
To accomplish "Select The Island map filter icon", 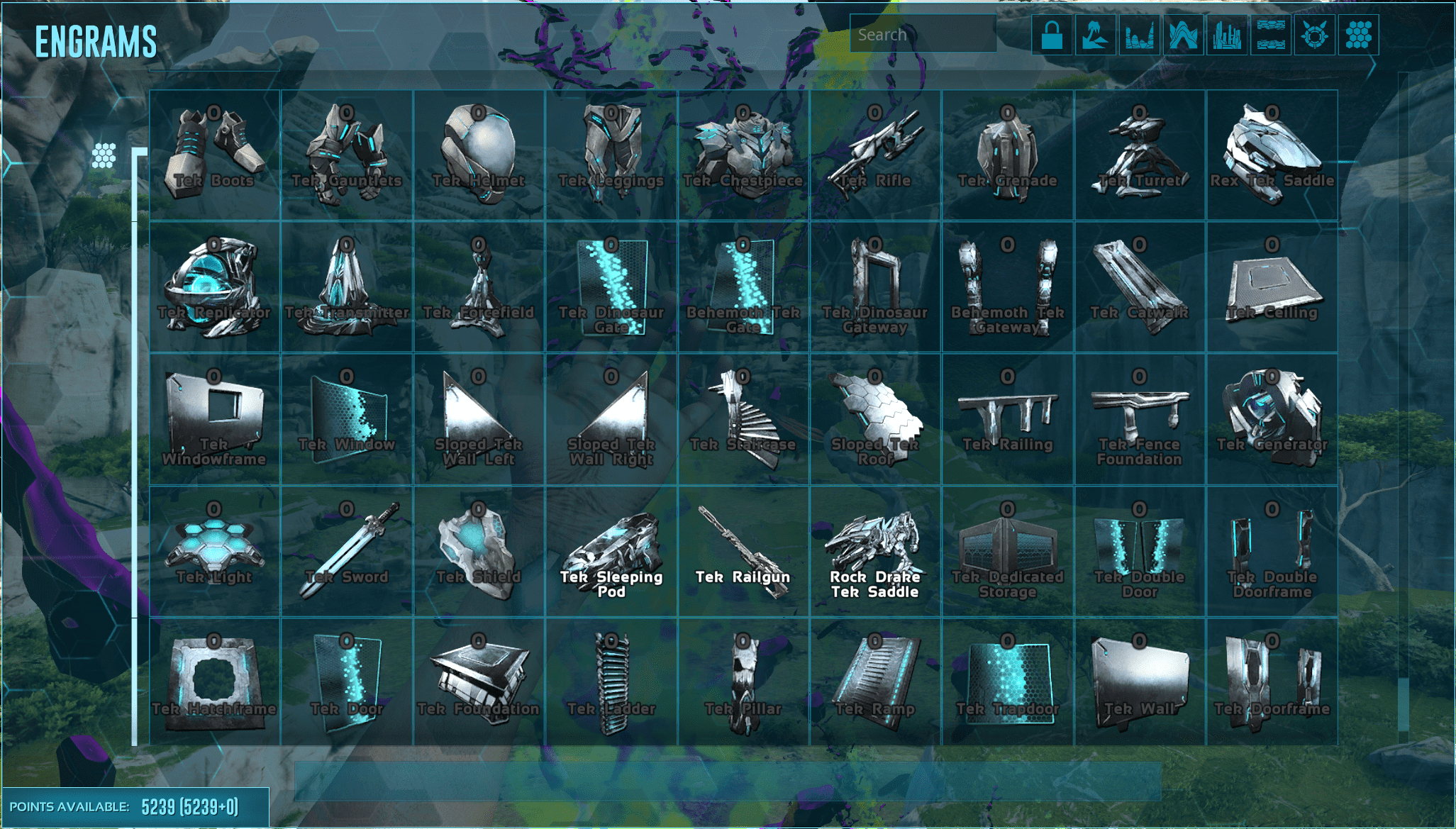I will [1096, 35].
